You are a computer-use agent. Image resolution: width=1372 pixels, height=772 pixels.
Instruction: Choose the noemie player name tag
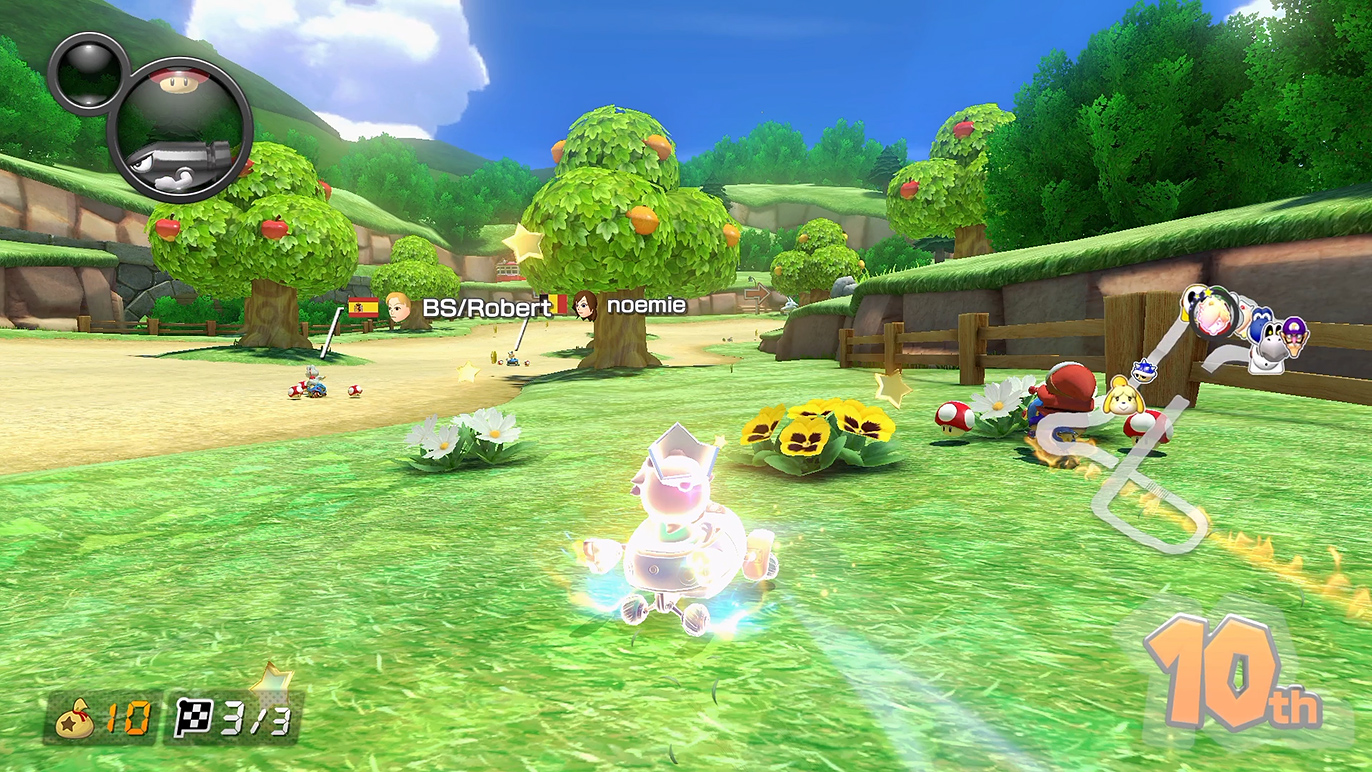point(646,305)
